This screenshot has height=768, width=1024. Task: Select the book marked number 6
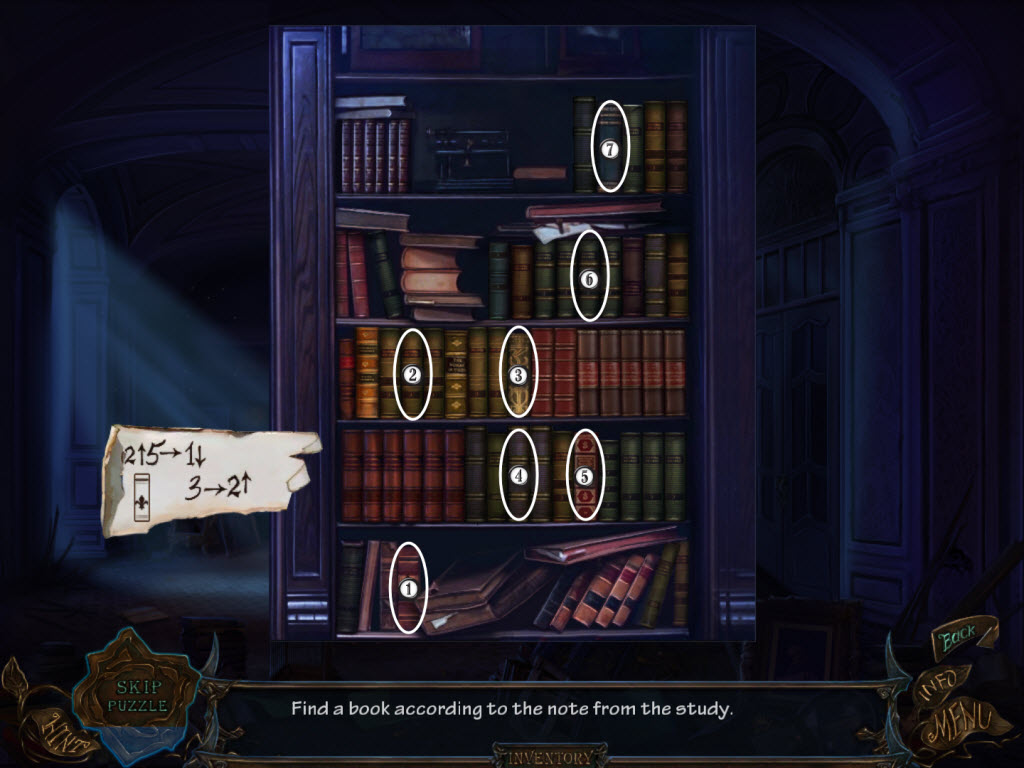tap(588, 277)
